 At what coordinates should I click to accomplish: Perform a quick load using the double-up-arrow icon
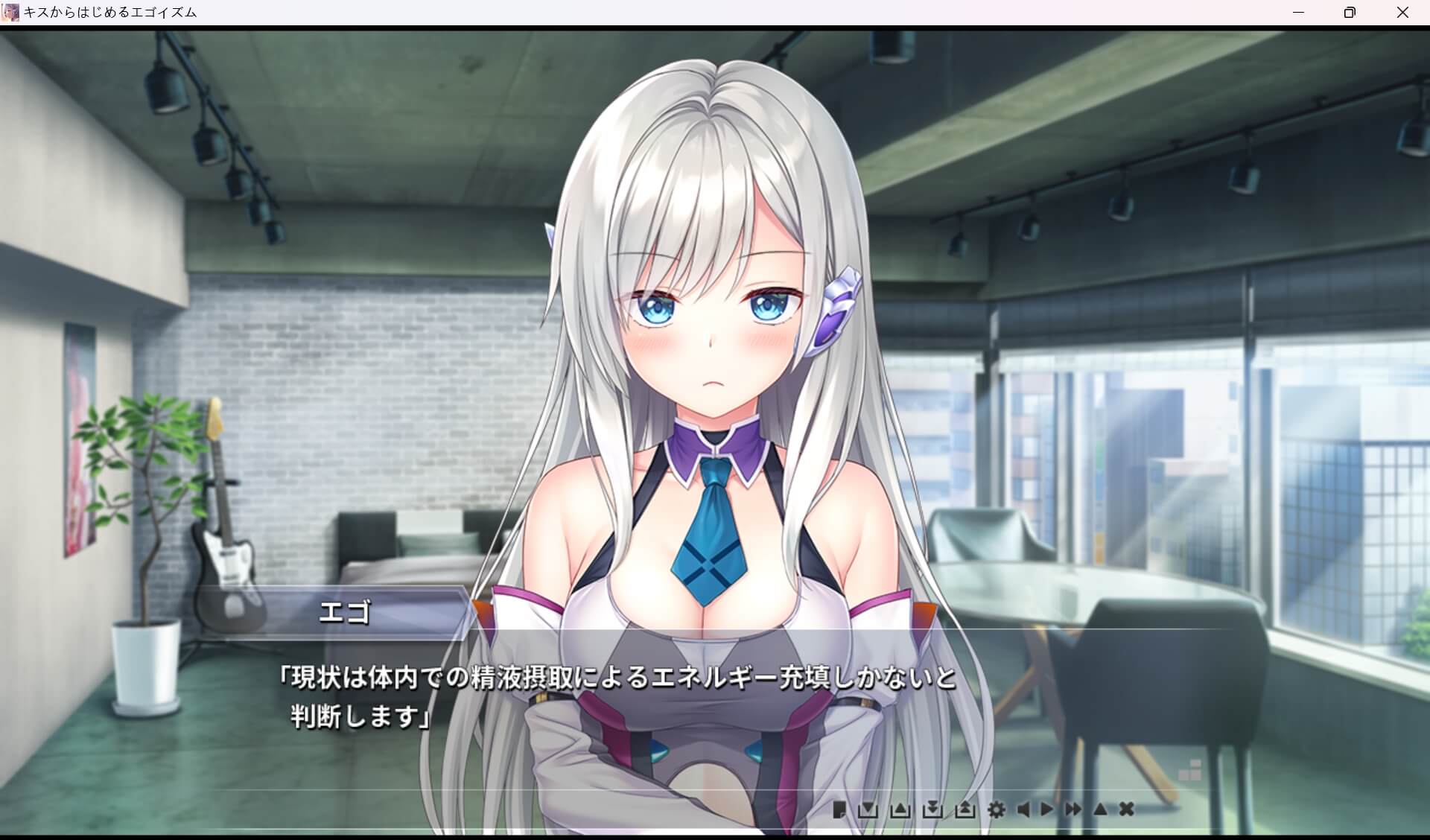coord(966,811)
